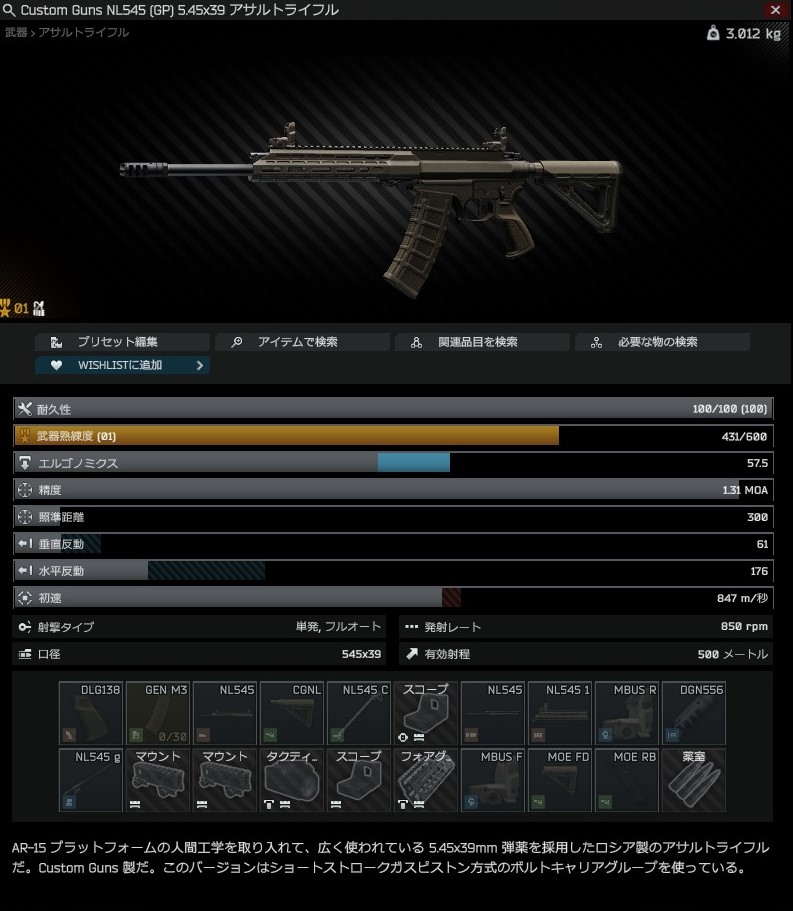Pick the MBUS F front sight slot

click(x=493, y=780)
